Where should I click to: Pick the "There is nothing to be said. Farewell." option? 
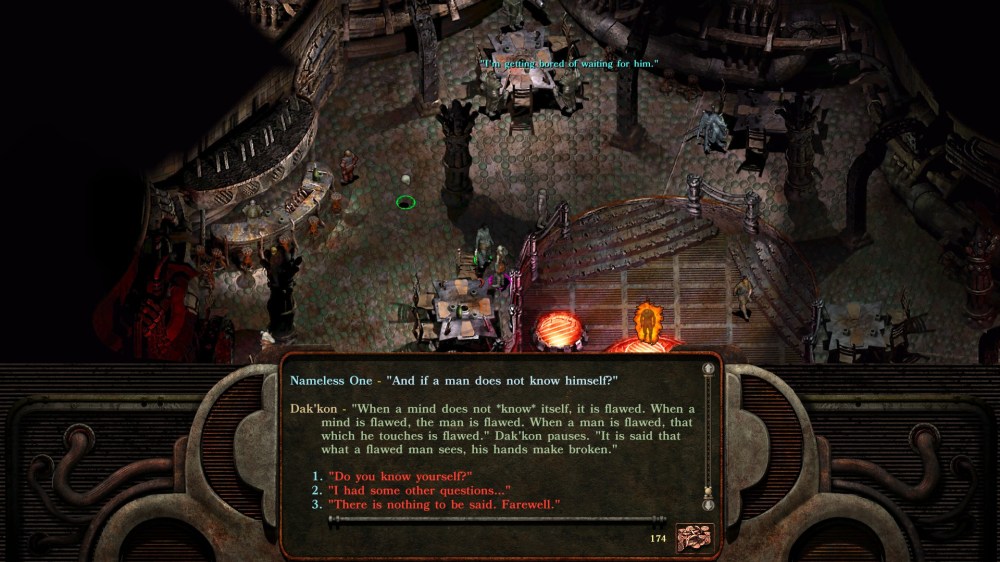[443, 504]
